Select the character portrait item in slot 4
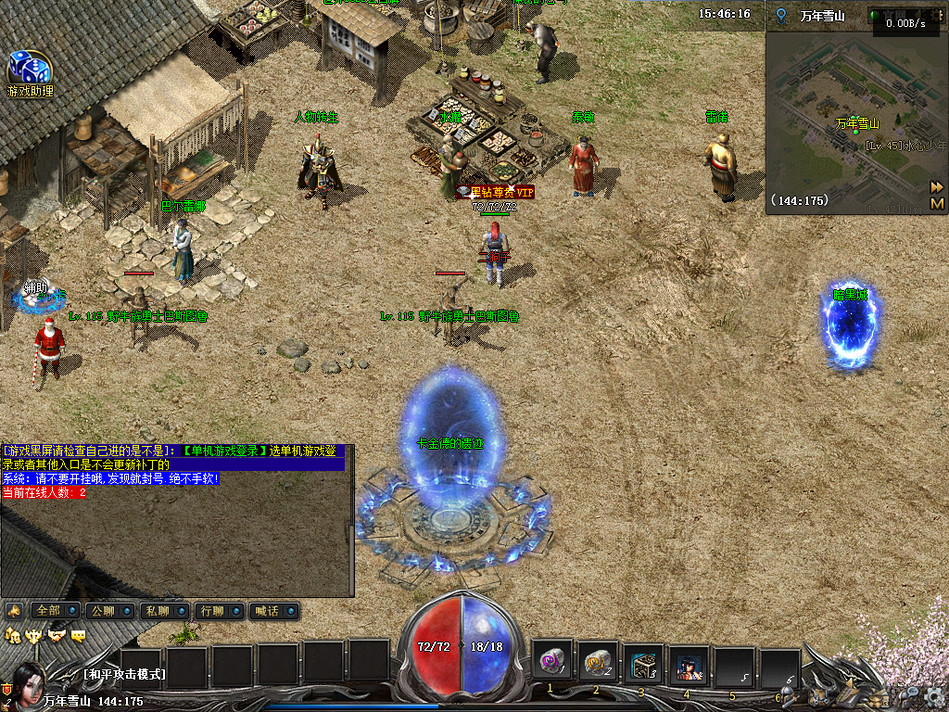The width and height of the screenshot is (949, 712). [689, 663]
